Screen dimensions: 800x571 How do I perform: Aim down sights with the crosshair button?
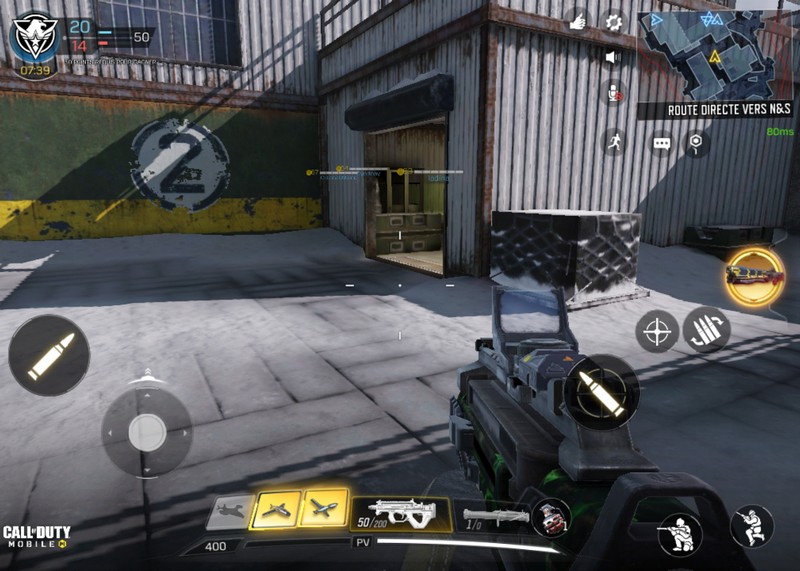(658, 331)
